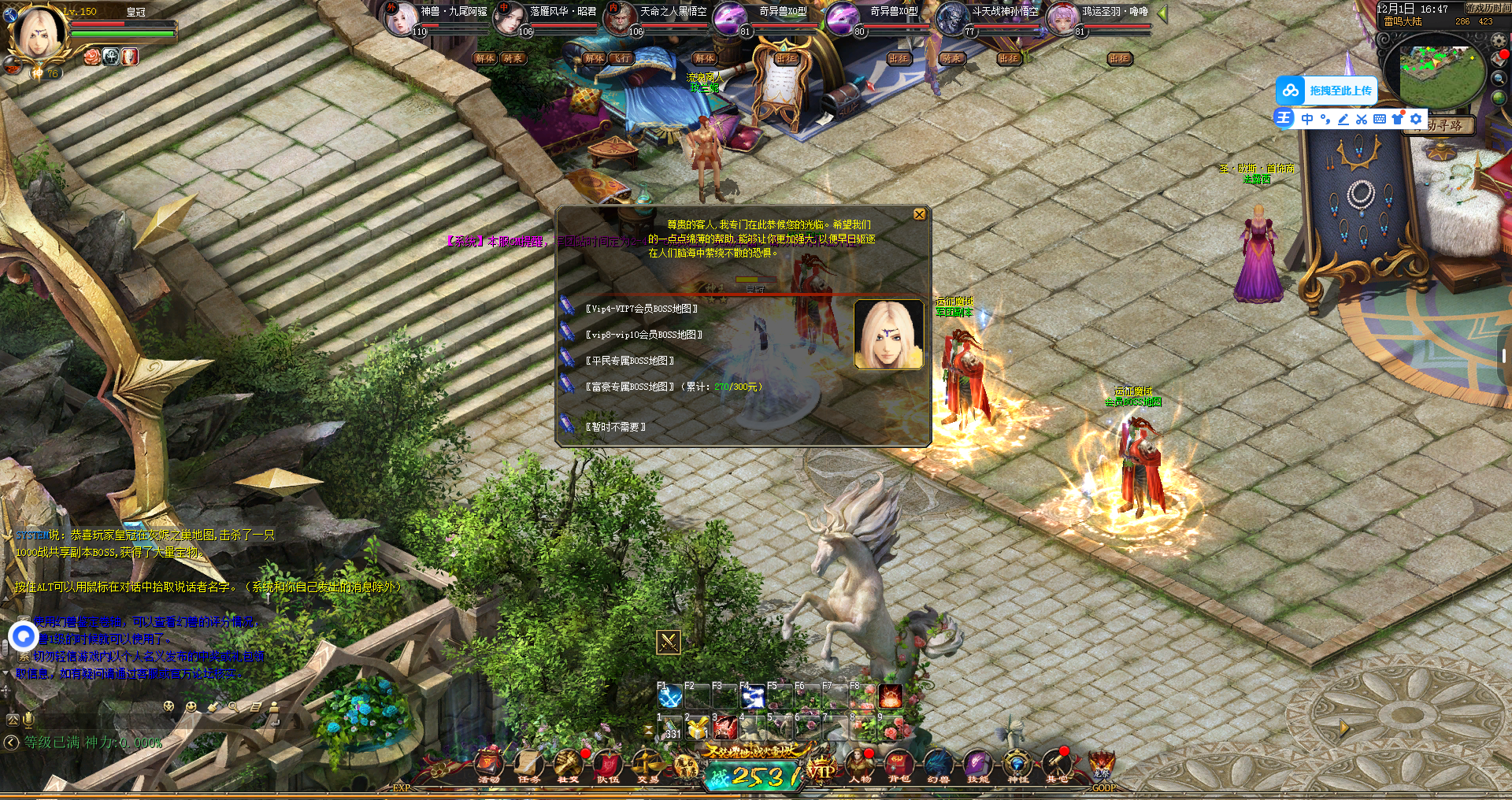Choose the Vip4-VIP7 member BOSS map option

point(641,309)
